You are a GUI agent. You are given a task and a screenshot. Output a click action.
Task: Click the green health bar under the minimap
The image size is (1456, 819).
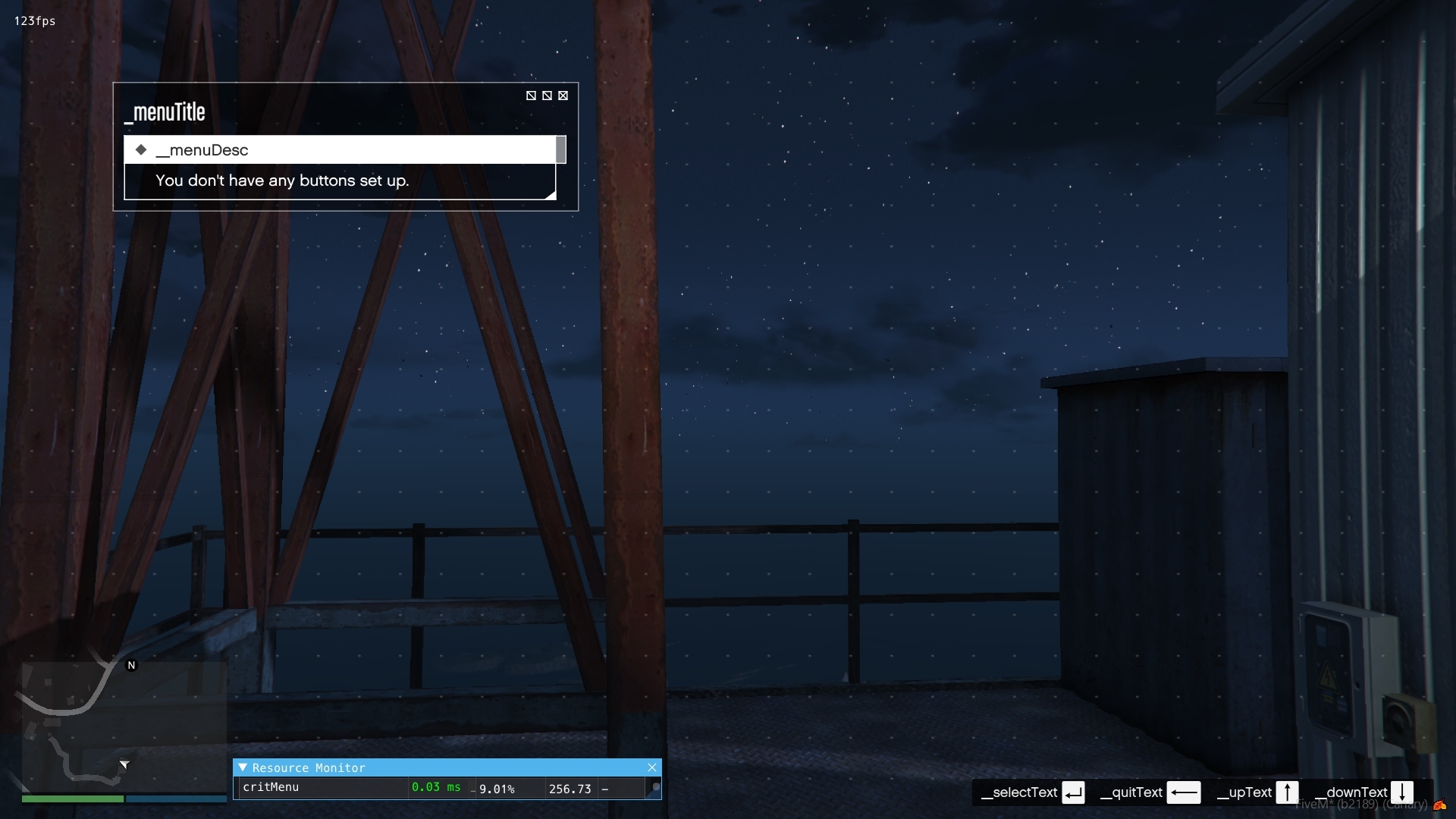click(x=72, y=799)
